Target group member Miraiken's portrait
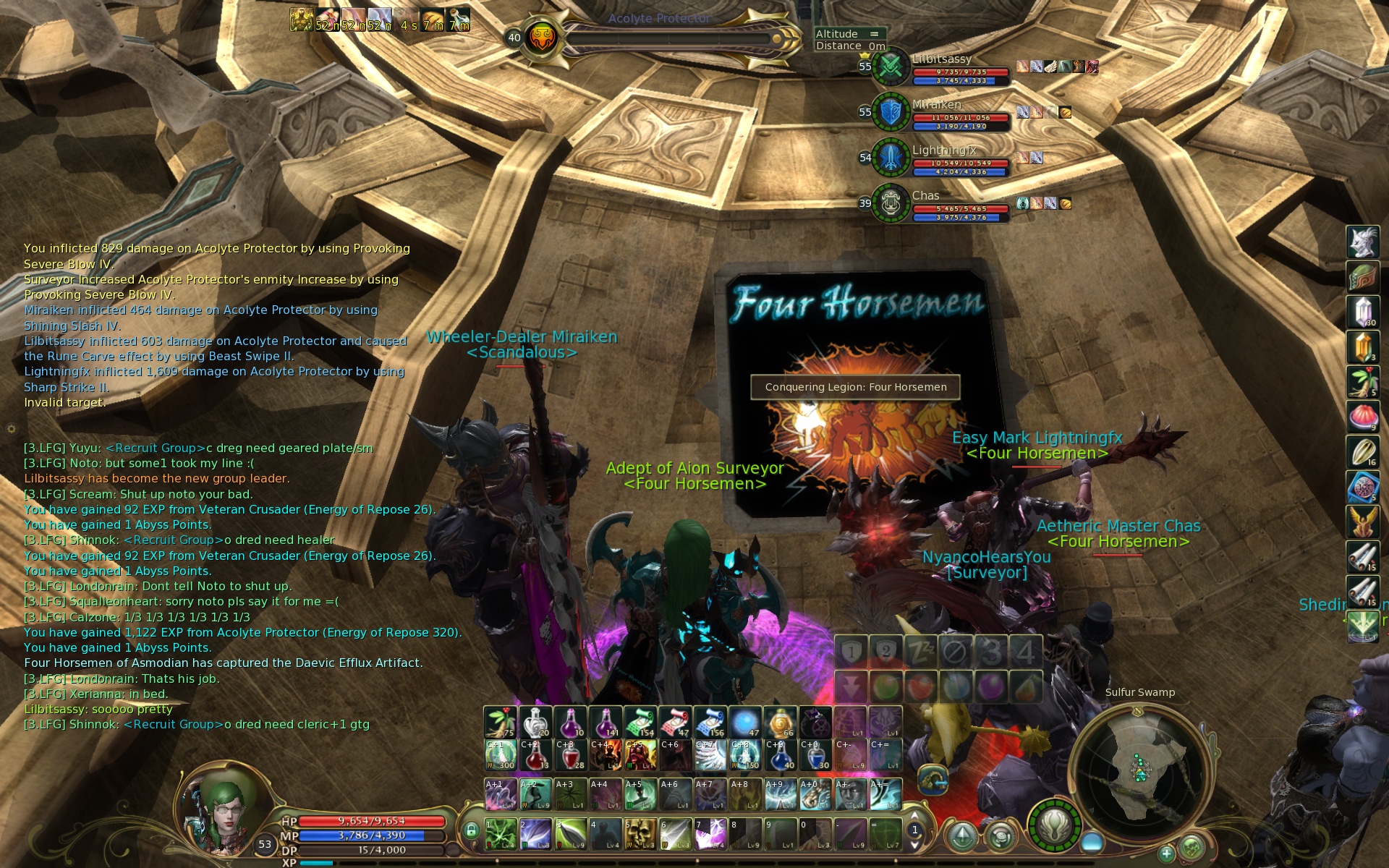 coord(891,112)
